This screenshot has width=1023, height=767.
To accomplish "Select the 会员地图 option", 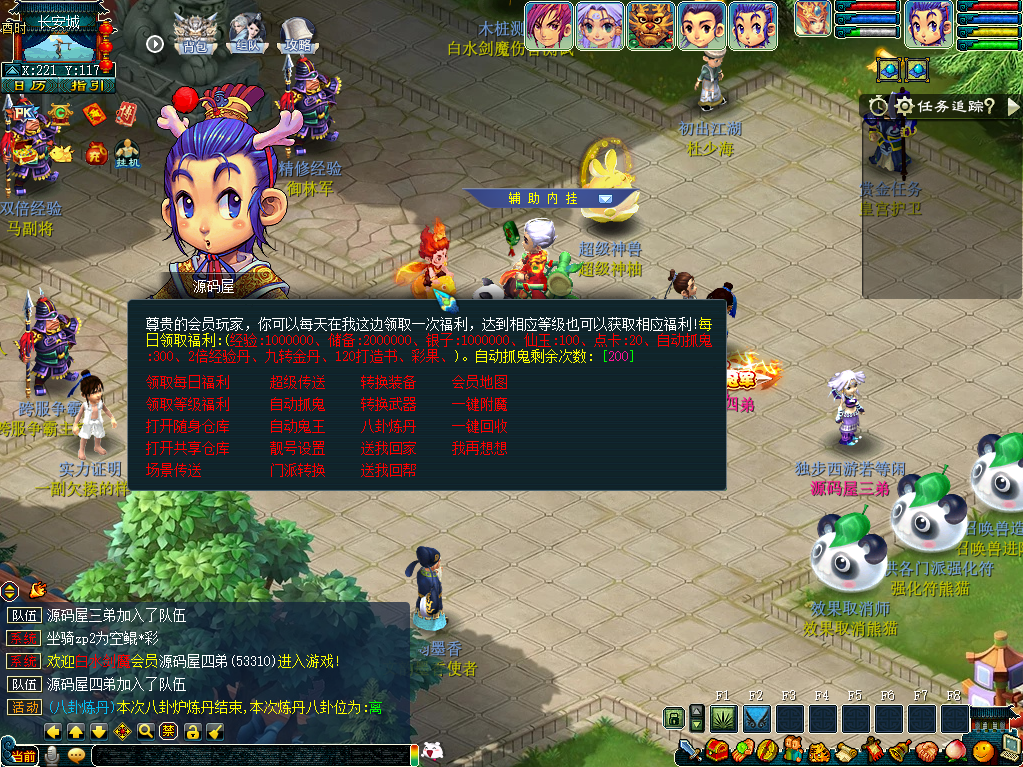I will 479,383.
